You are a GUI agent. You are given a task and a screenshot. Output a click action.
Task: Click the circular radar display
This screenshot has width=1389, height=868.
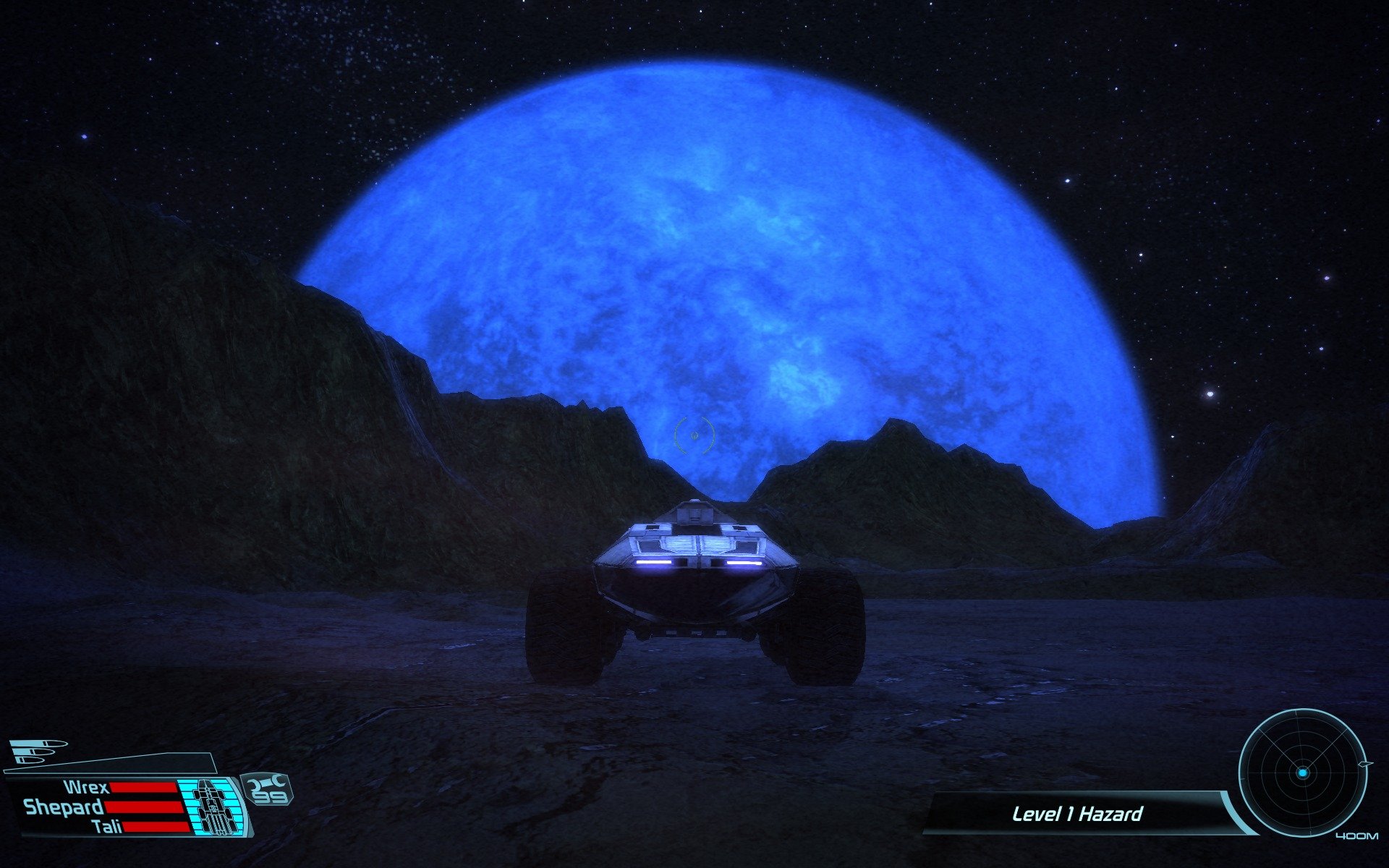pyautogui.click(x=1301, y=773)
